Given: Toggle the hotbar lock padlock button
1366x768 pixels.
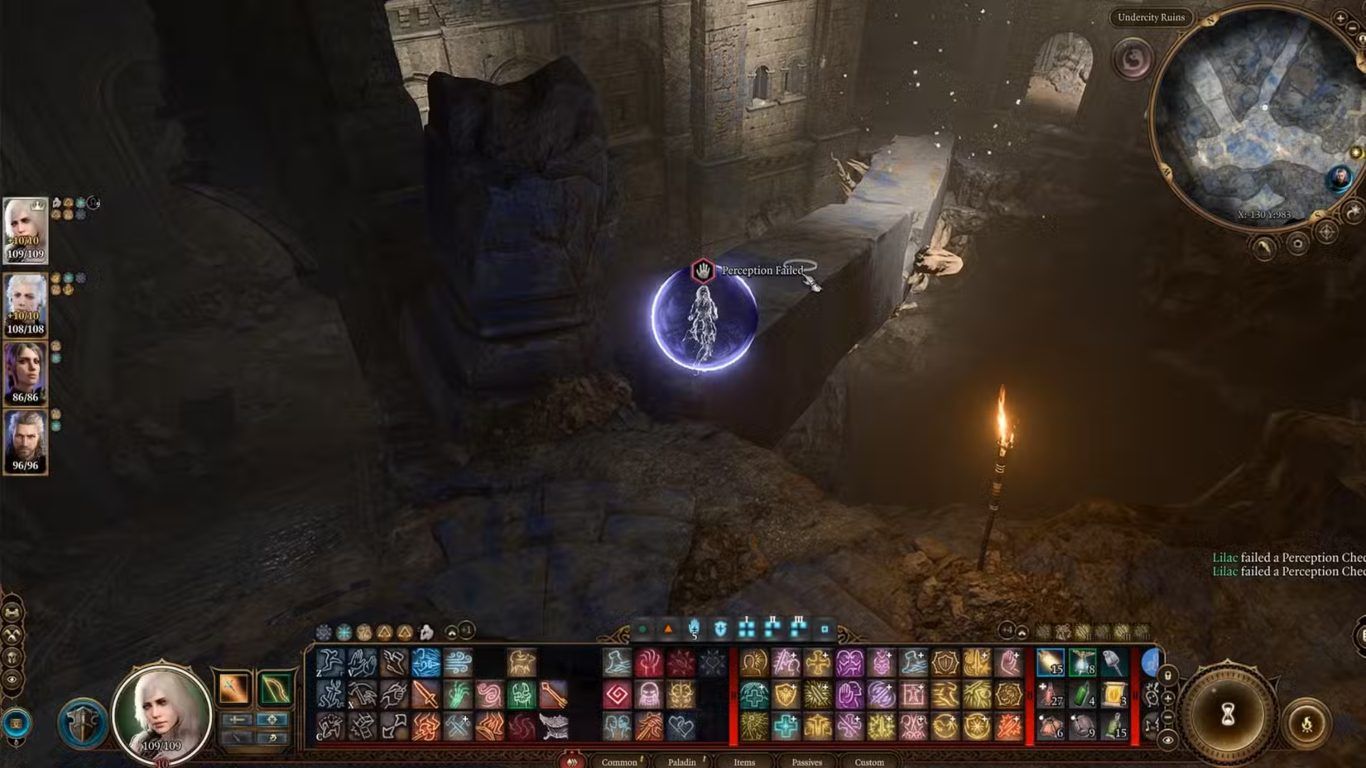Looking at the screenshot, I should [x=1168, y=676].
